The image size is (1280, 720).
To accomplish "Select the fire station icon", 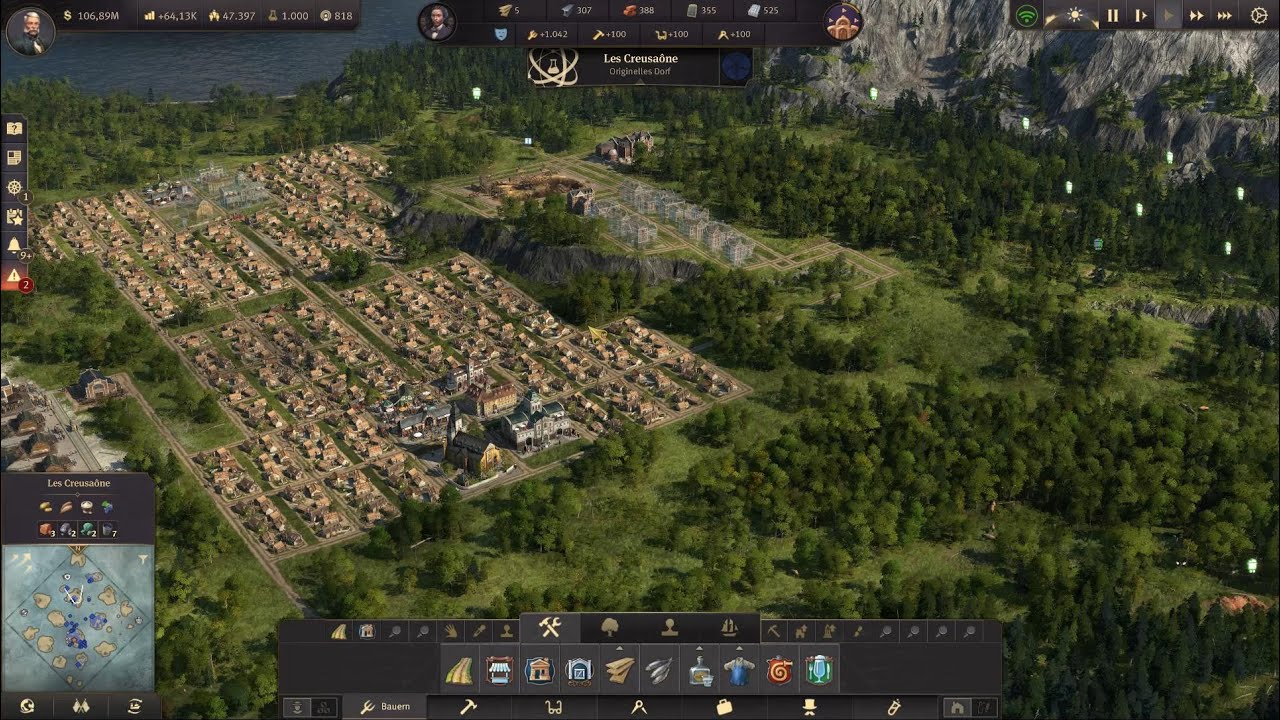I will tap(779, 670).
